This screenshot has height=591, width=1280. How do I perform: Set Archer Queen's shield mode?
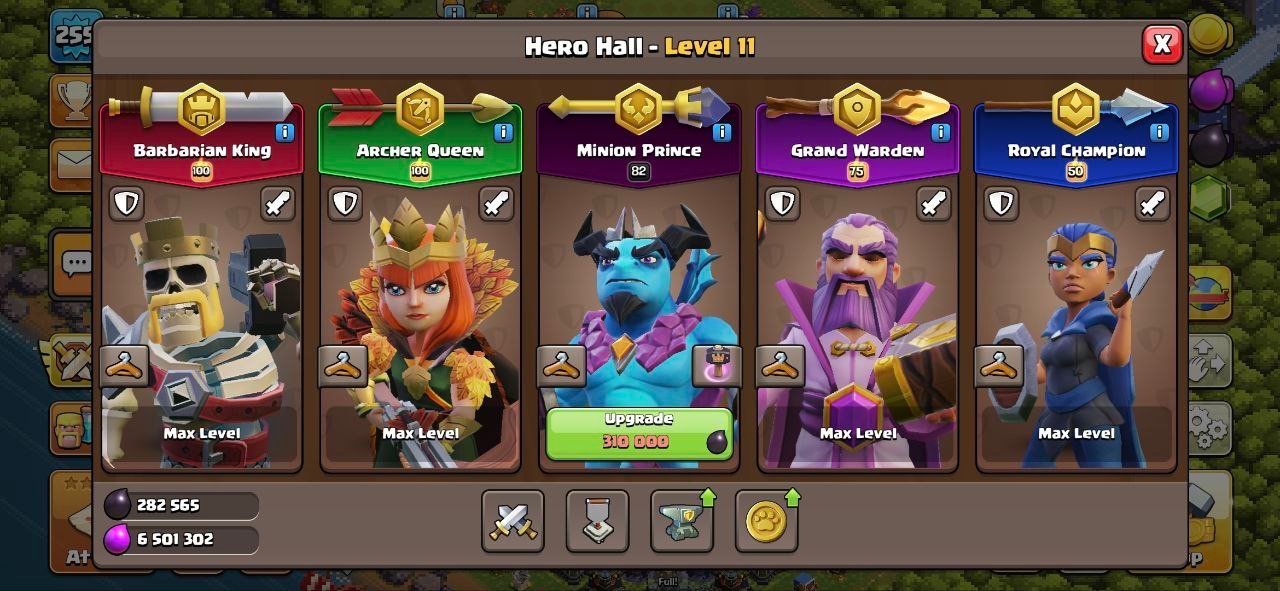tap(345, 204)
